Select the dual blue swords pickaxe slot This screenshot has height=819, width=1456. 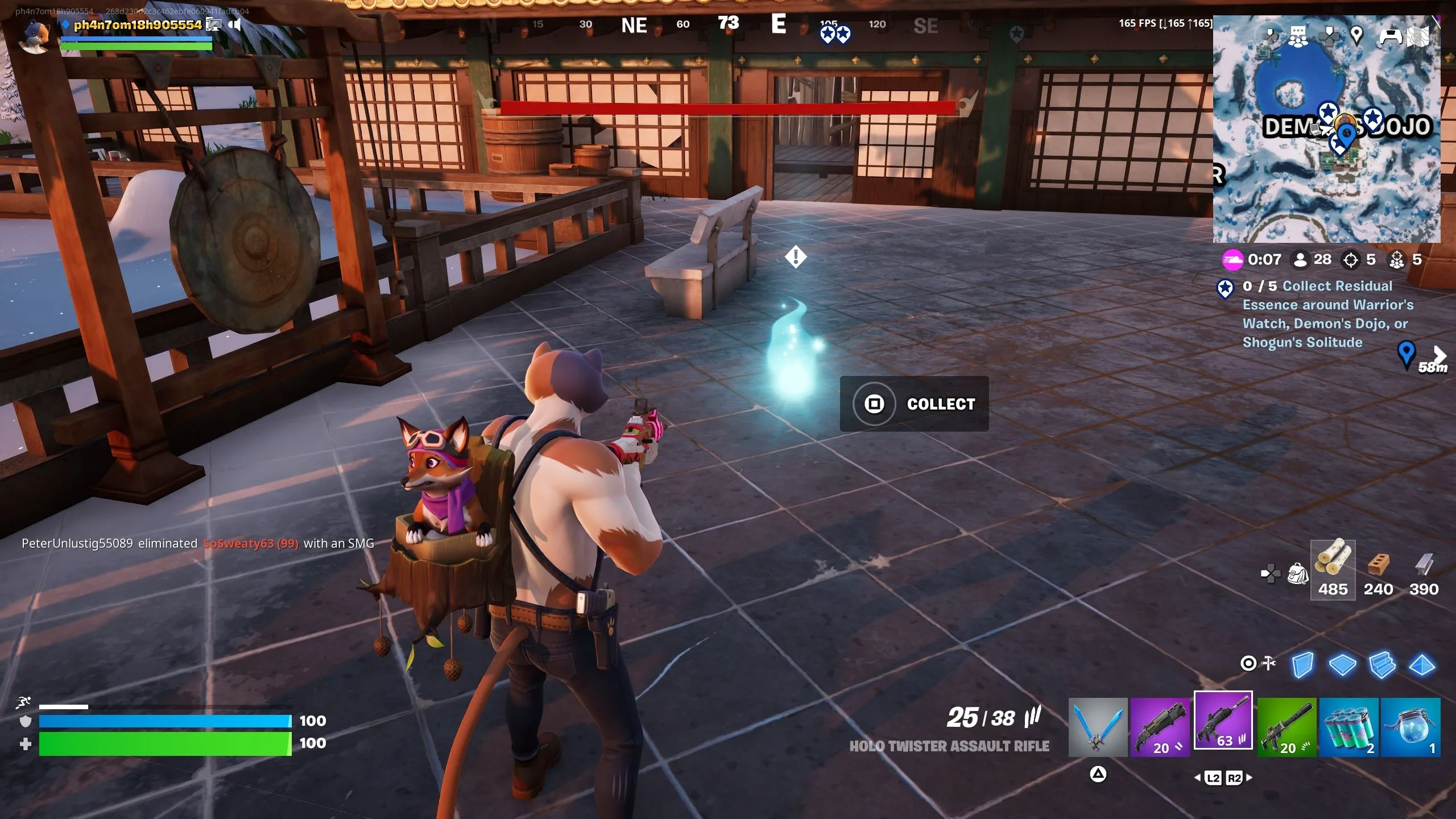pos(1098,727)
